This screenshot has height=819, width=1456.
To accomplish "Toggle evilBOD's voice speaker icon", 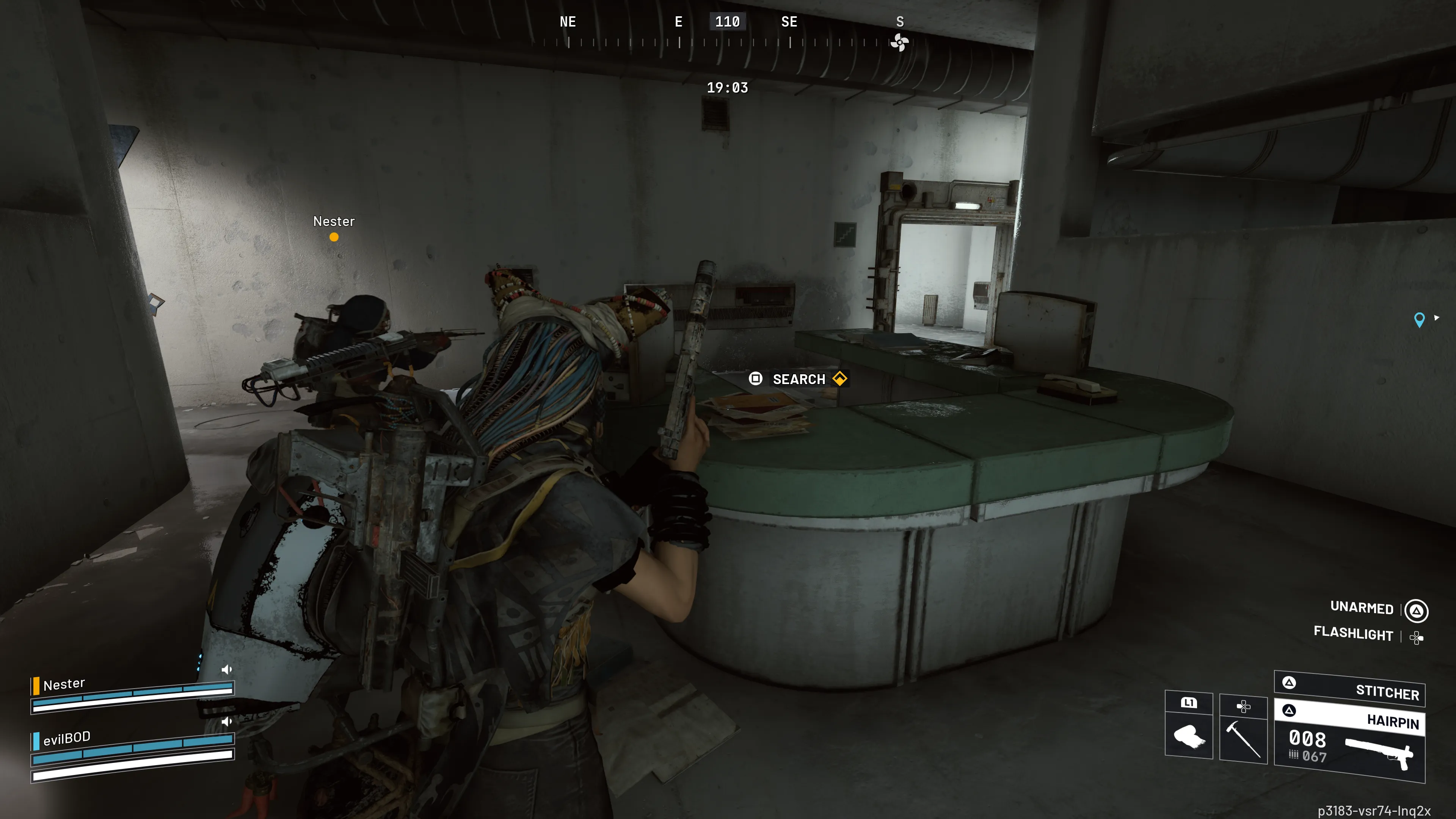I will tap(227, 721).
